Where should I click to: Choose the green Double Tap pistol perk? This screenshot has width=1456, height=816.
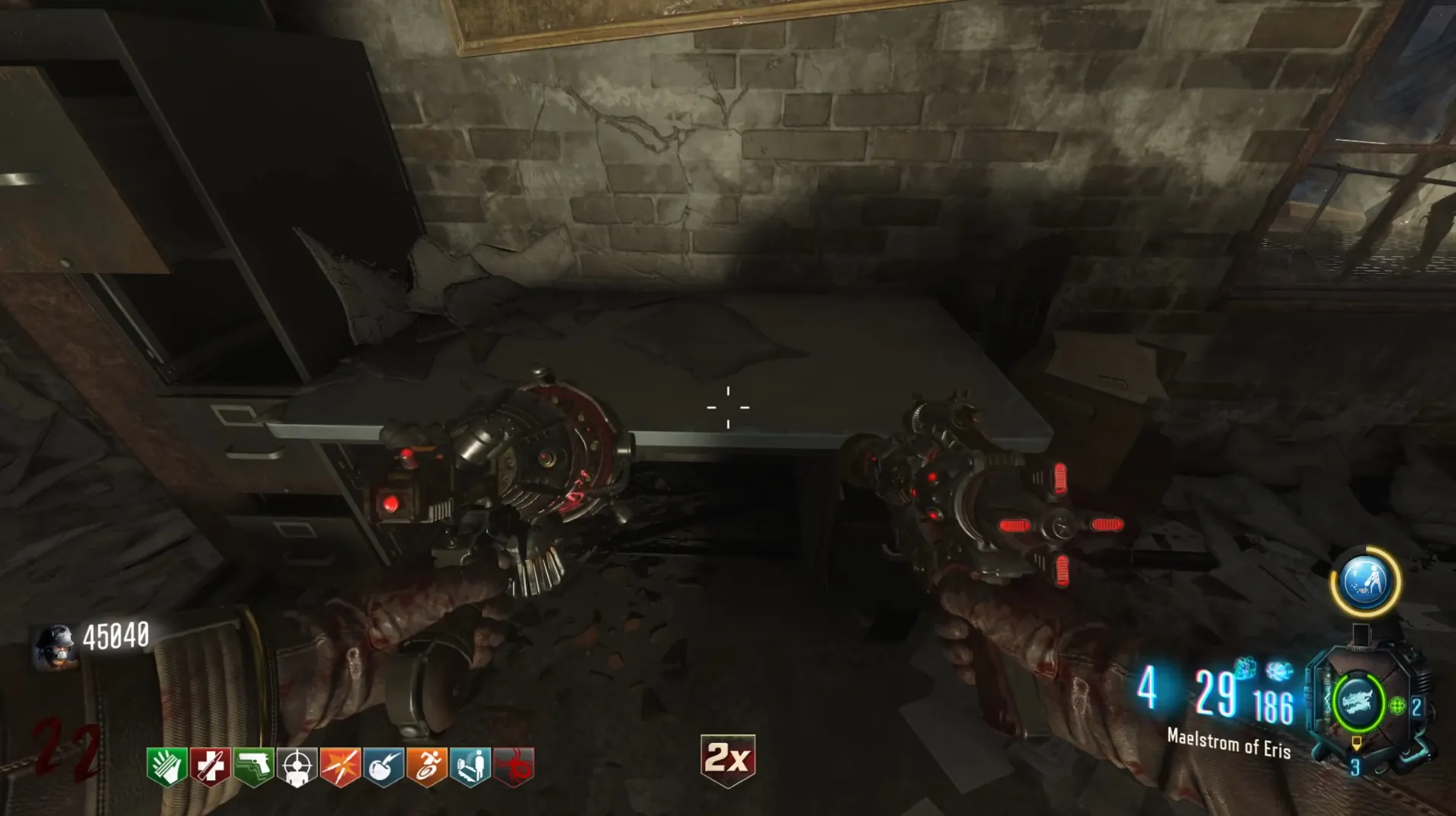click(254, 766)
